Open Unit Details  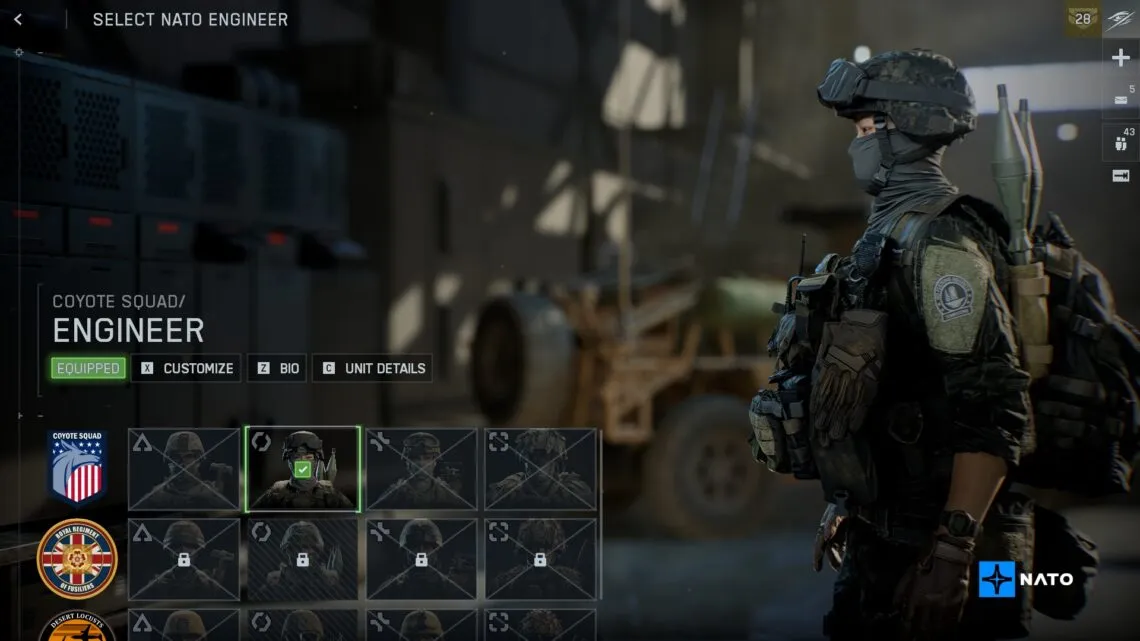coord(373,368)
